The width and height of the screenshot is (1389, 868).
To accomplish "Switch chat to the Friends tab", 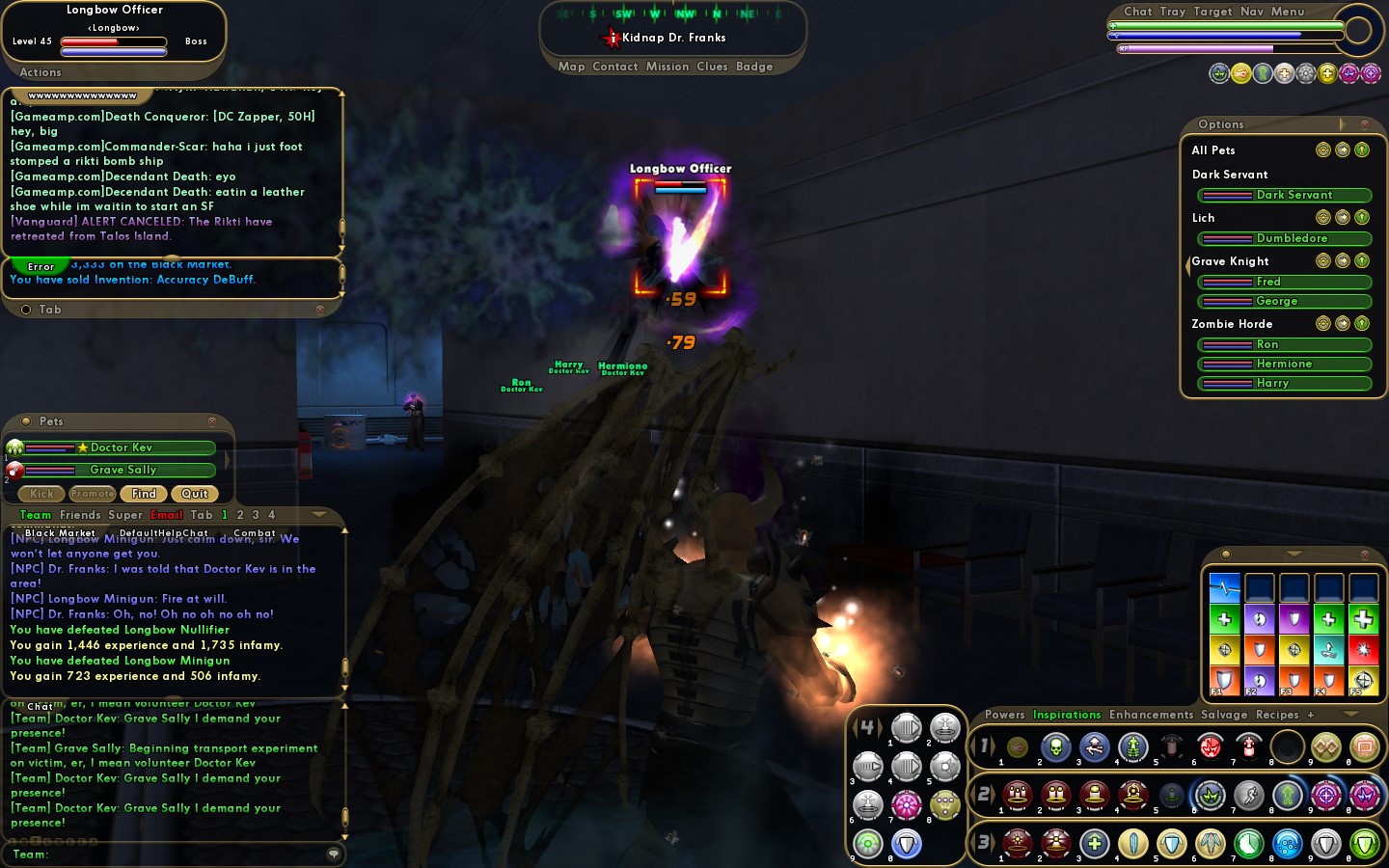I will coord(80,515).
